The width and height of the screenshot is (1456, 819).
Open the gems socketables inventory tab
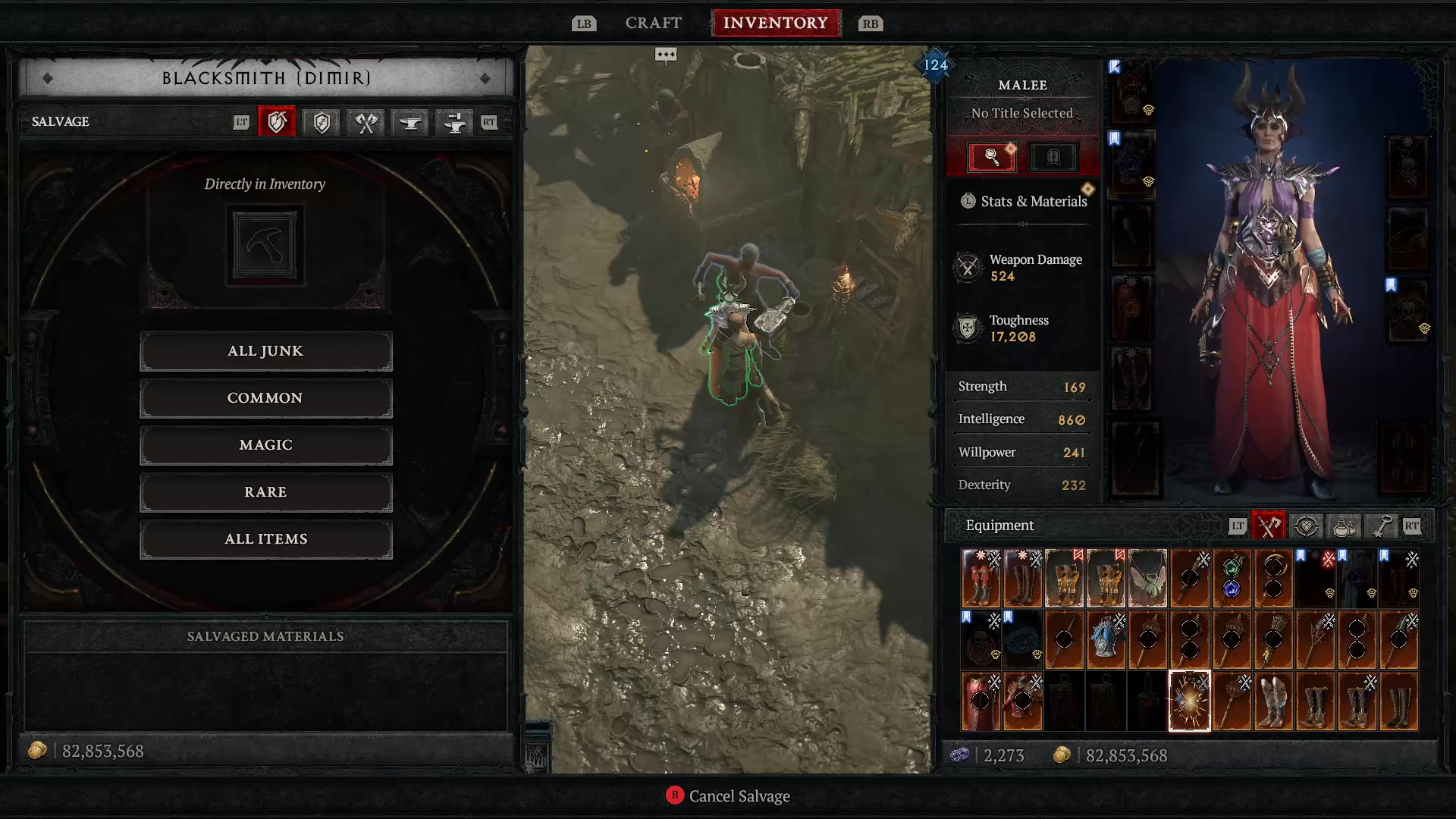pos(1306,526)
